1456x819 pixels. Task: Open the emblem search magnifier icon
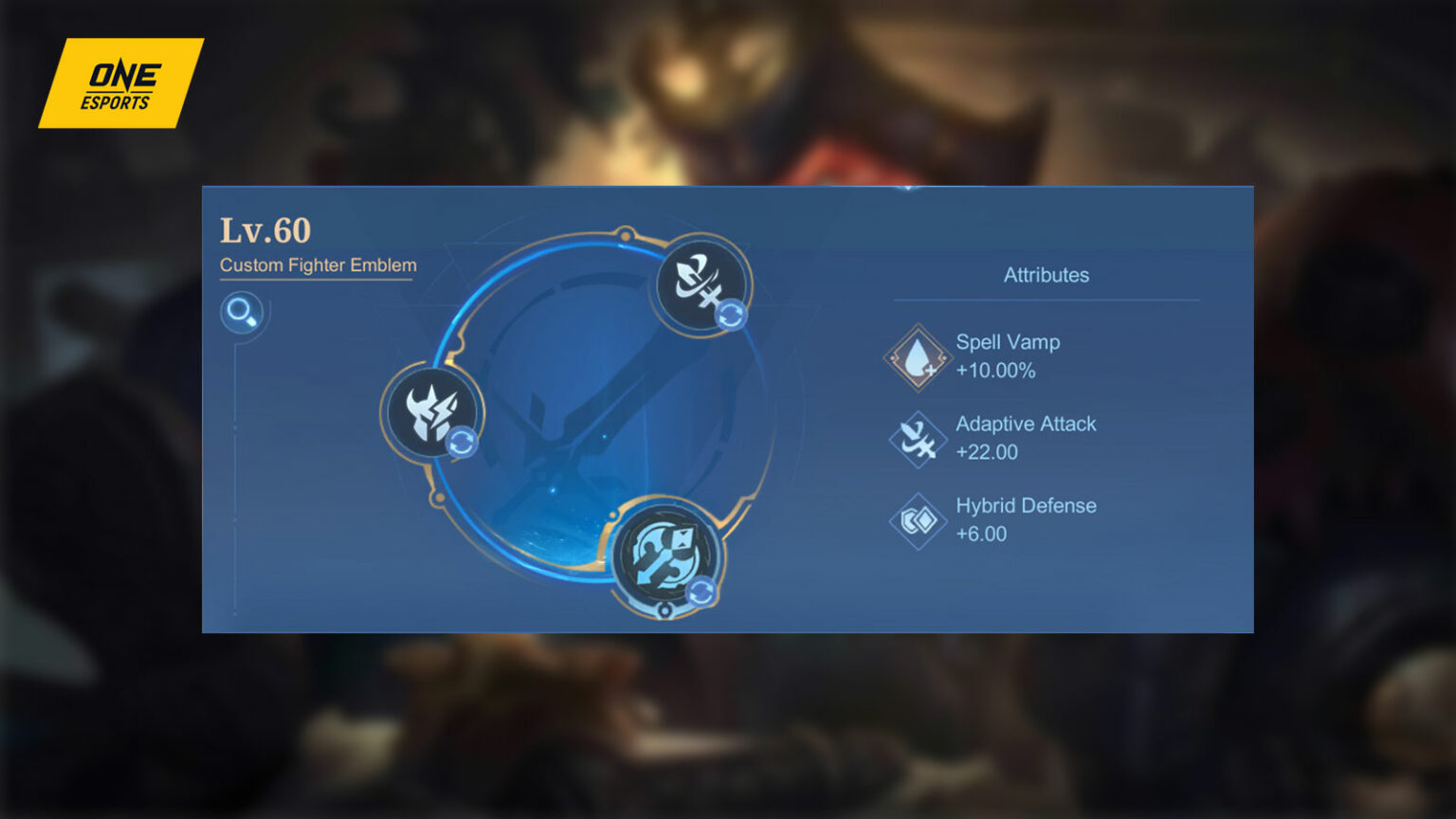coord(243,313)
